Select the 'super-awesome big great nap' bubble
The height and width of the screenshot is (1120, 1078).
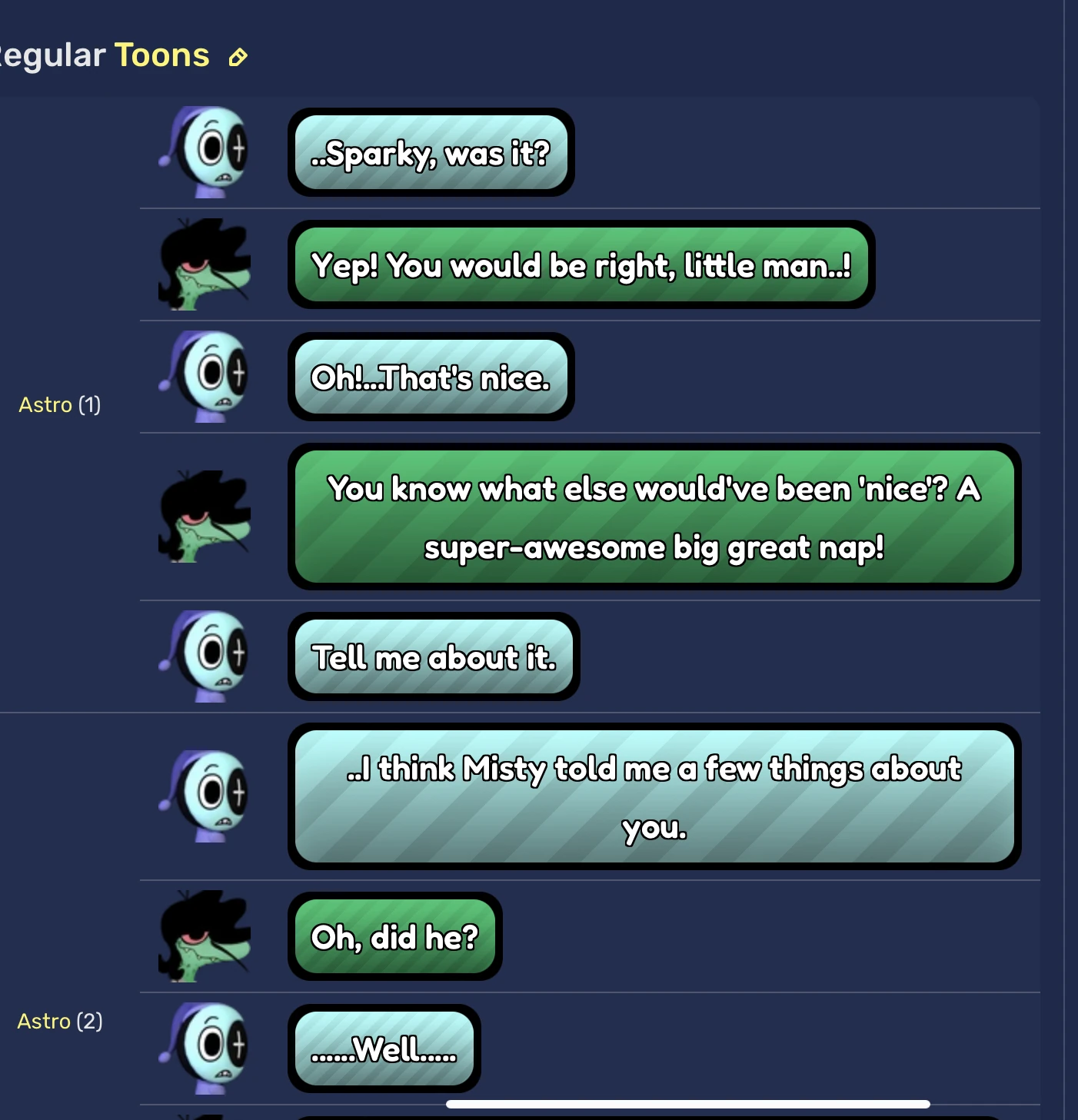pos(652,517)
